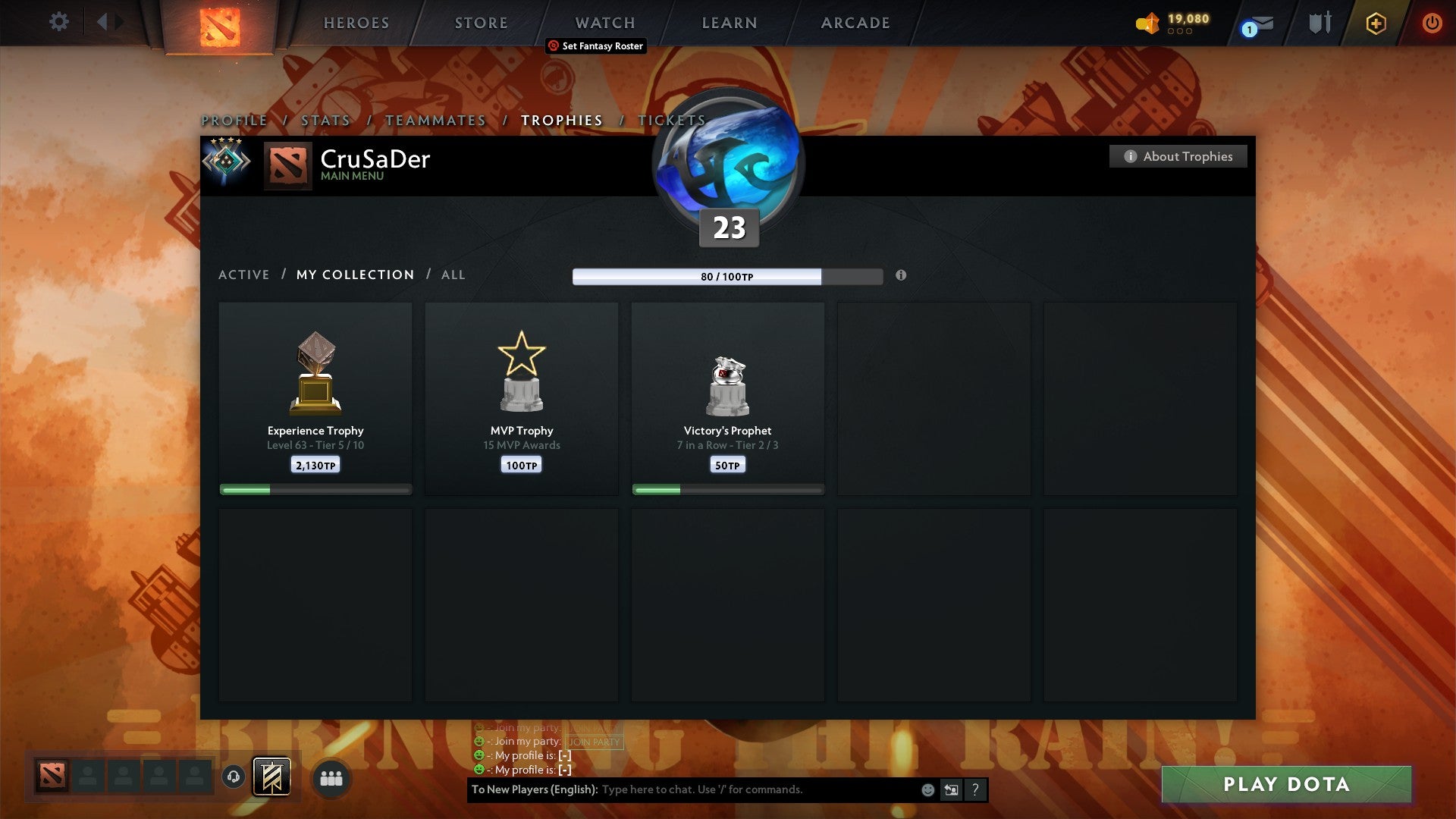Open the settings gear icon

[x=59, y=22]
